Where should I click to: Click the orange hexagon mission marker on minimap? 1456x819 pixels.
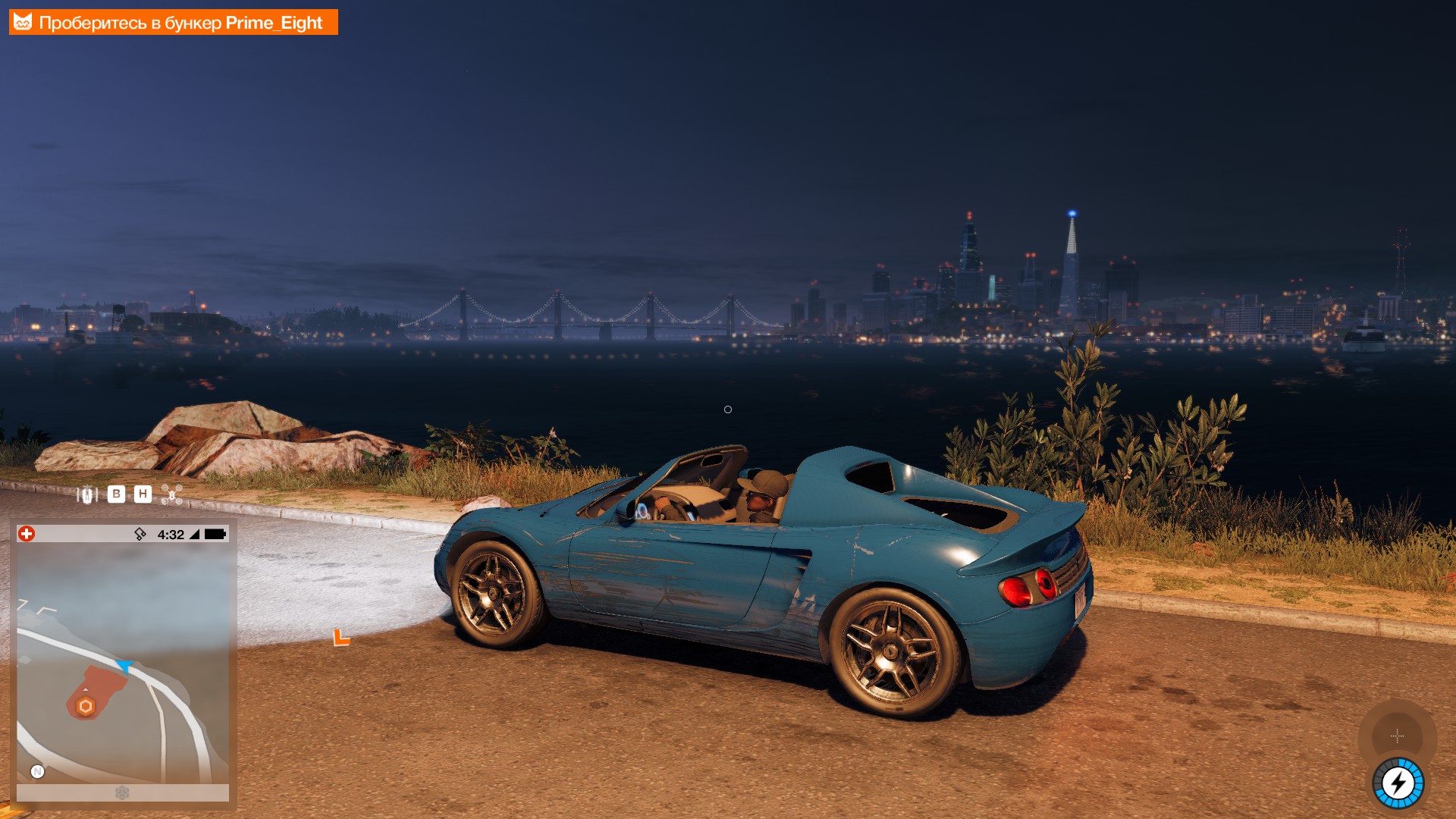(x=86, y=707)
